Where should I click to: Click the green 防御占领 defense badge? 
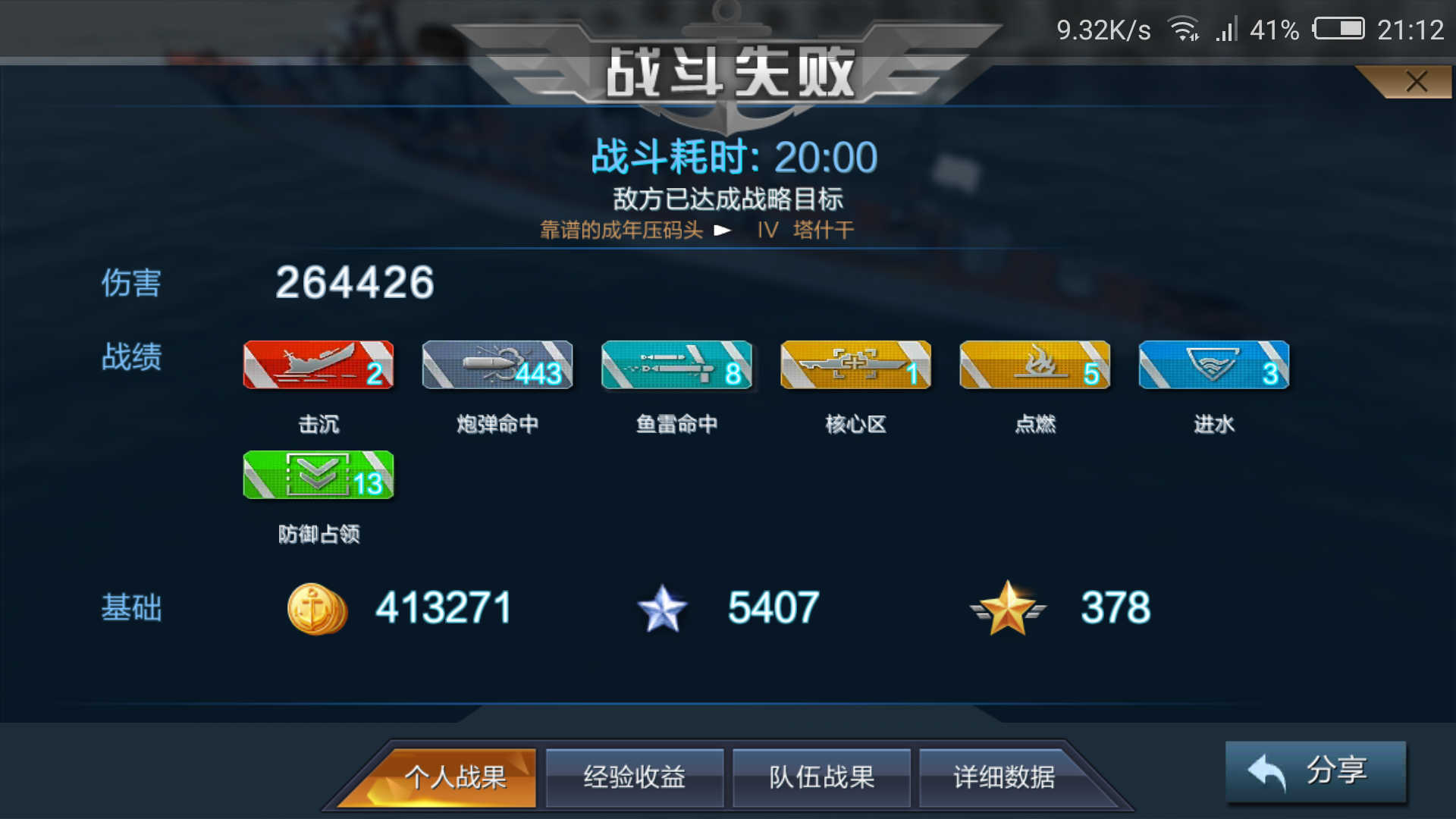[318, 475]
